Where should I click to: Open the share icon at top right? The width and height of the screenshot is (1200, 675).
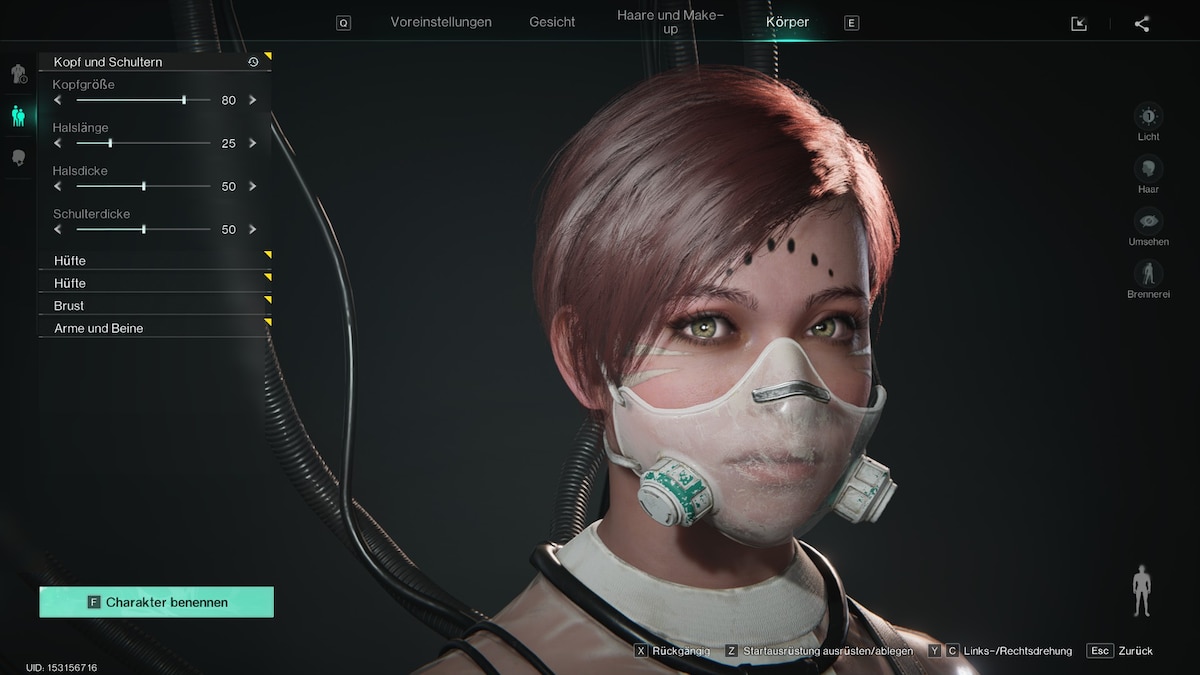(1142, 24)
